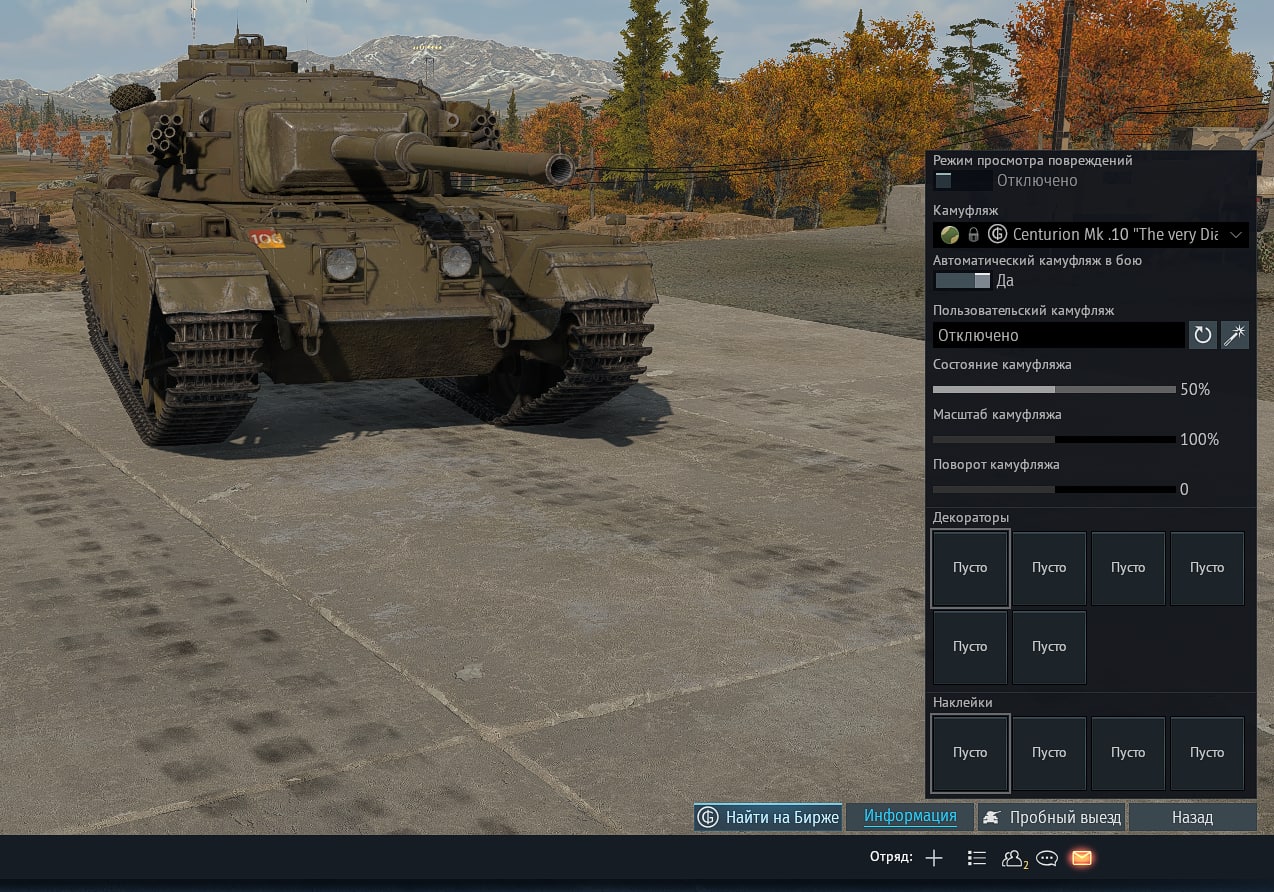
Task: Click the user camouflage "Отключено" field
Action: pyautogui.click(x=1058, y=335)
